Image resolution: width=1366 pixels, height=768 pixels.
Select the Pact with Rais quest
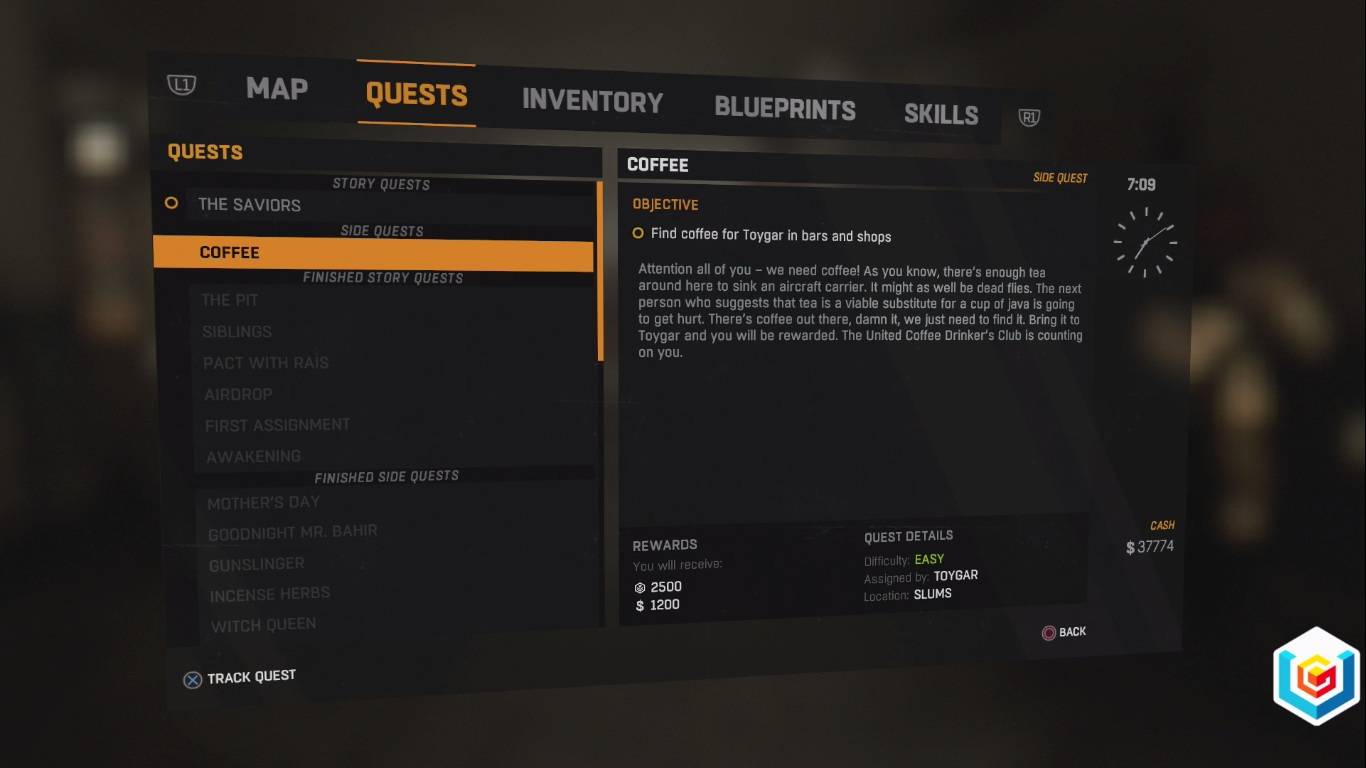point(266,363)
